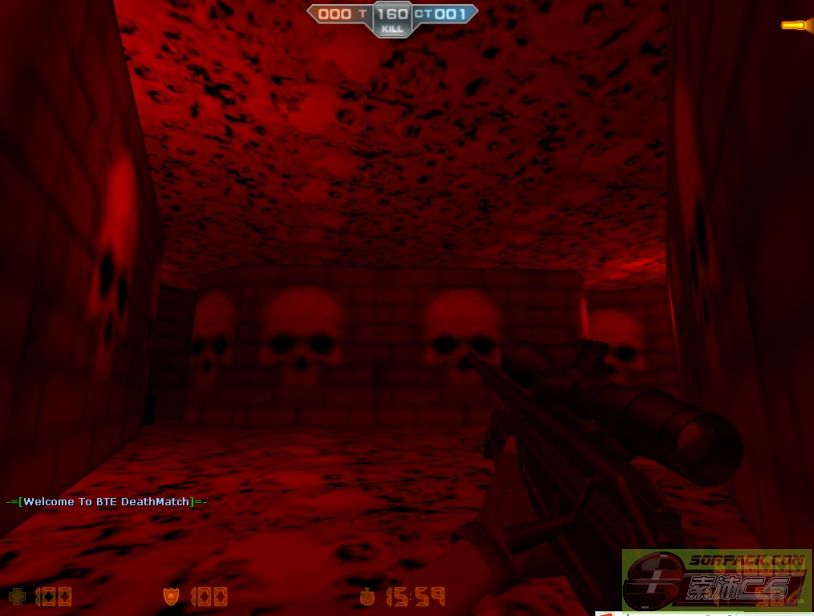Click the bullet icon in the corner

(795, 25)
